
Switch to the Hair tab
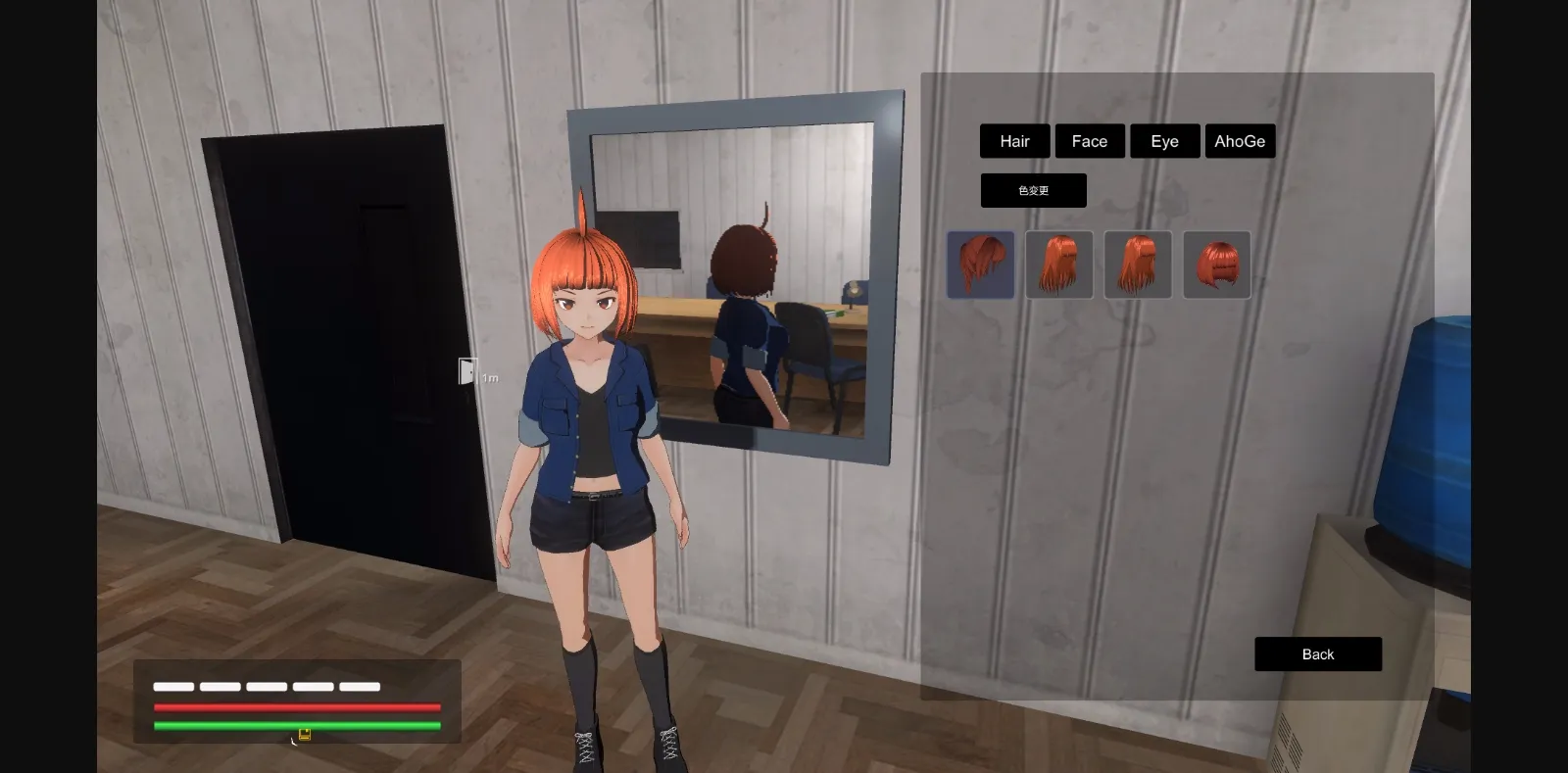pos(1014,141)
